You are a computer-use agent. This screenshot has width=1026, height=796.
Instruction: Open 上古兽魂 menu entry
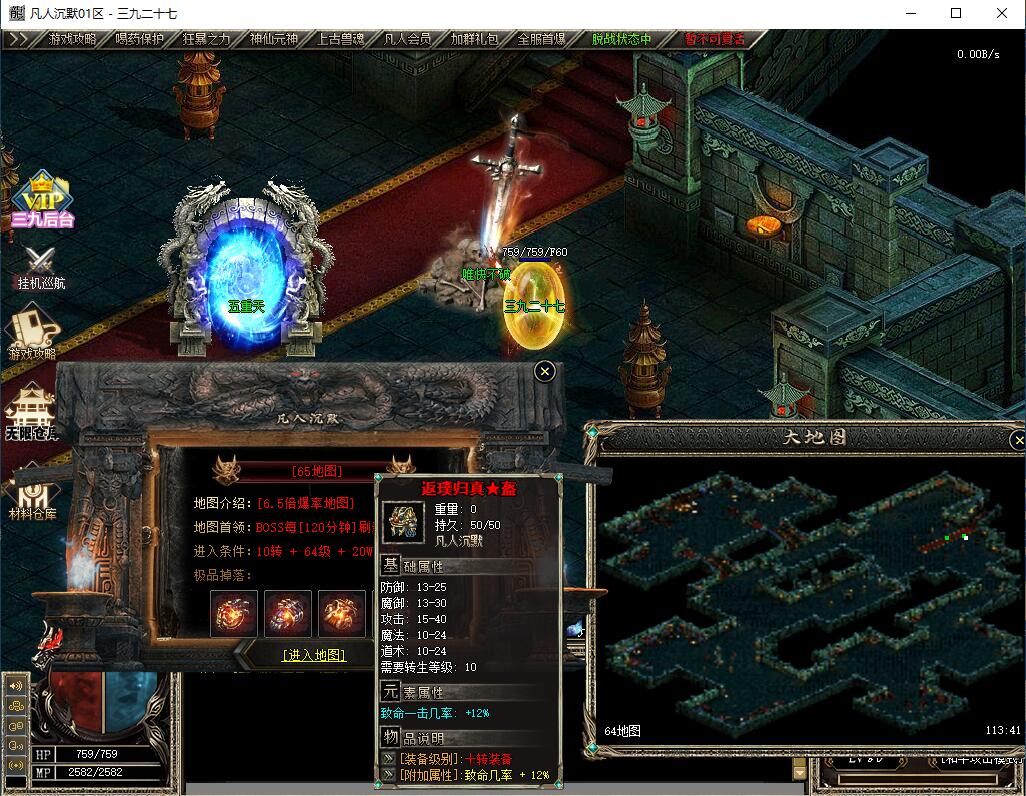click(x=340, y=39)
